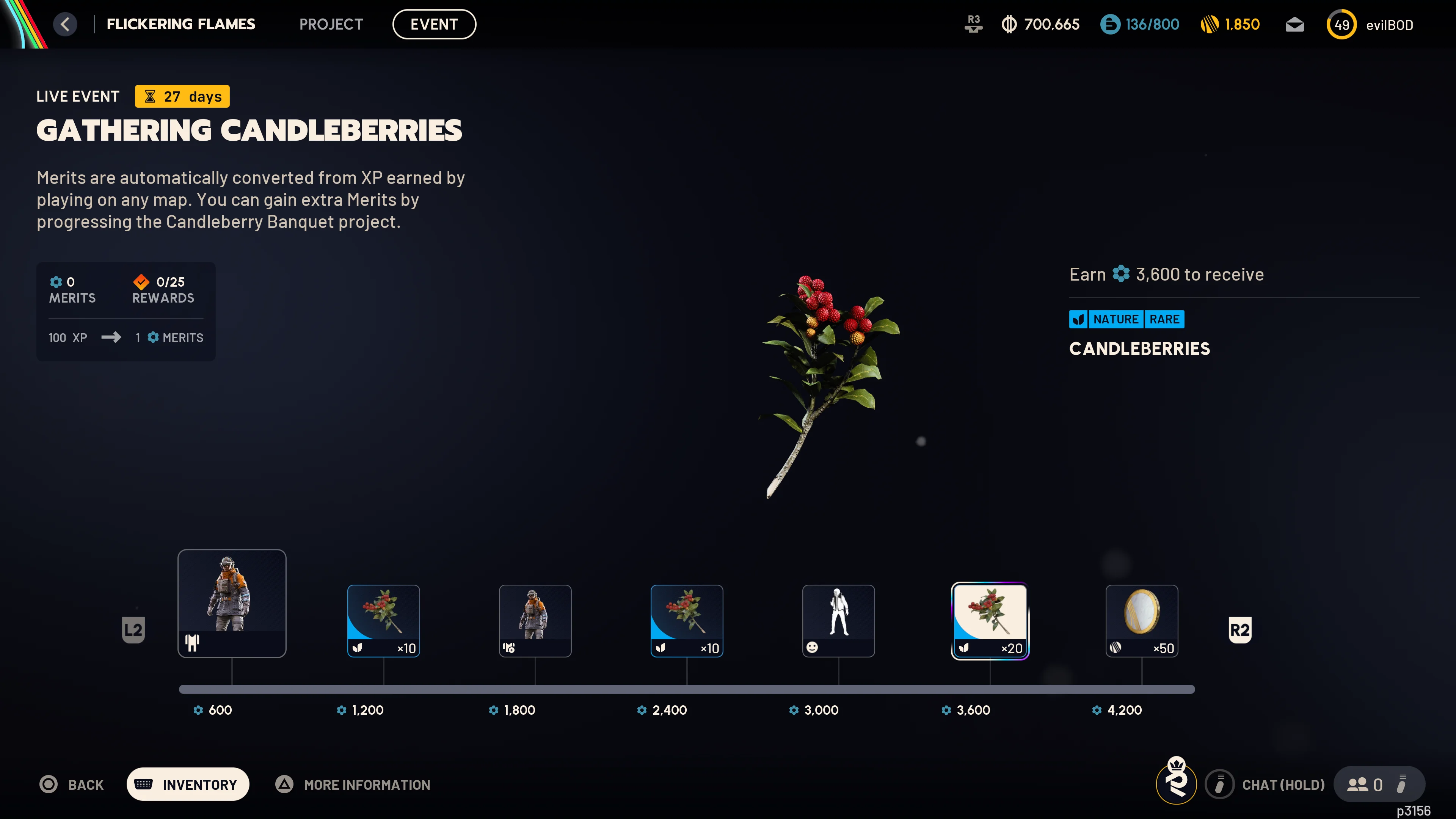Click the BACK option at bottom left
1456x819 pixels.
tap(71, 784)
